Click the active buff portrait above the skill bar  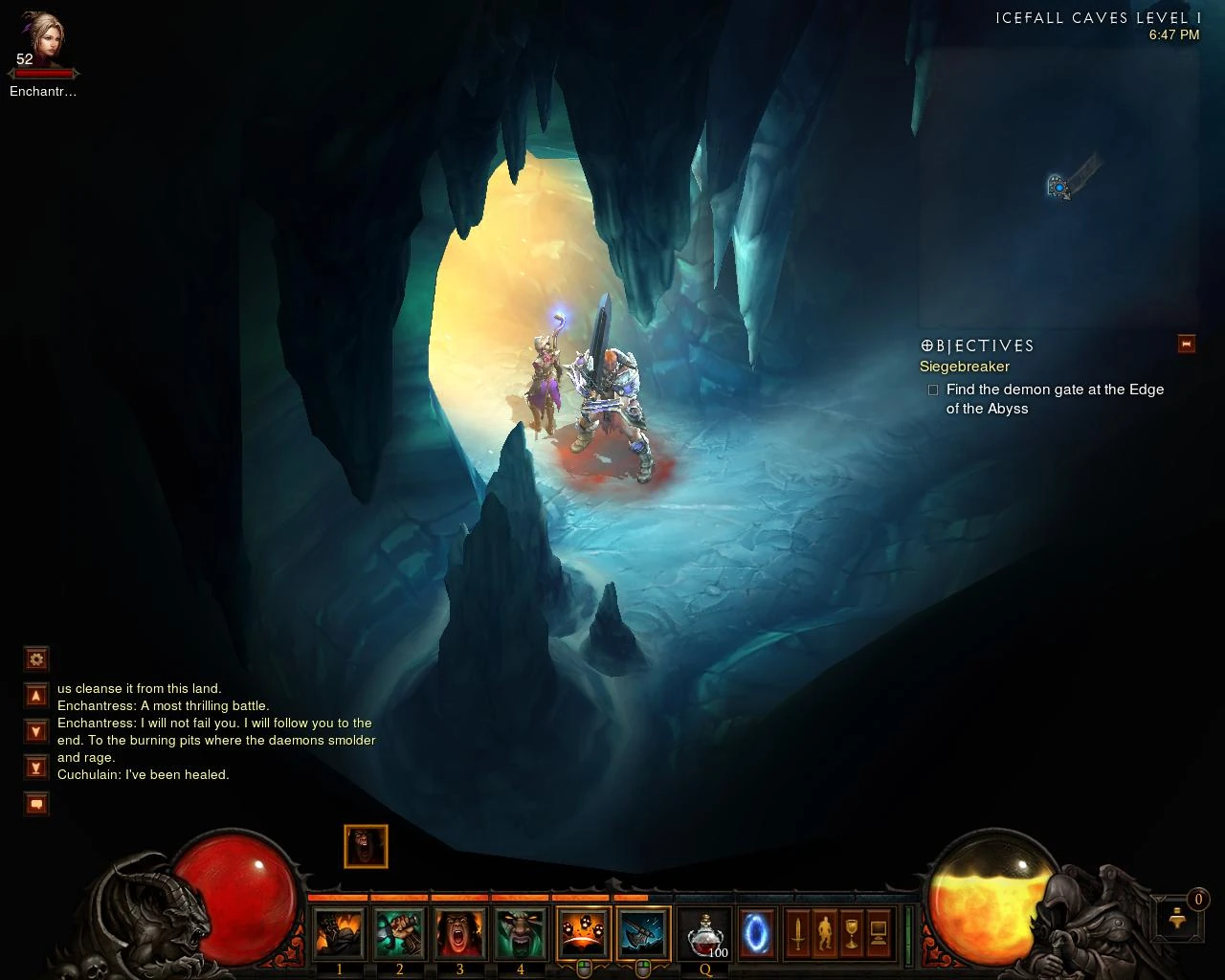(367, 846)
